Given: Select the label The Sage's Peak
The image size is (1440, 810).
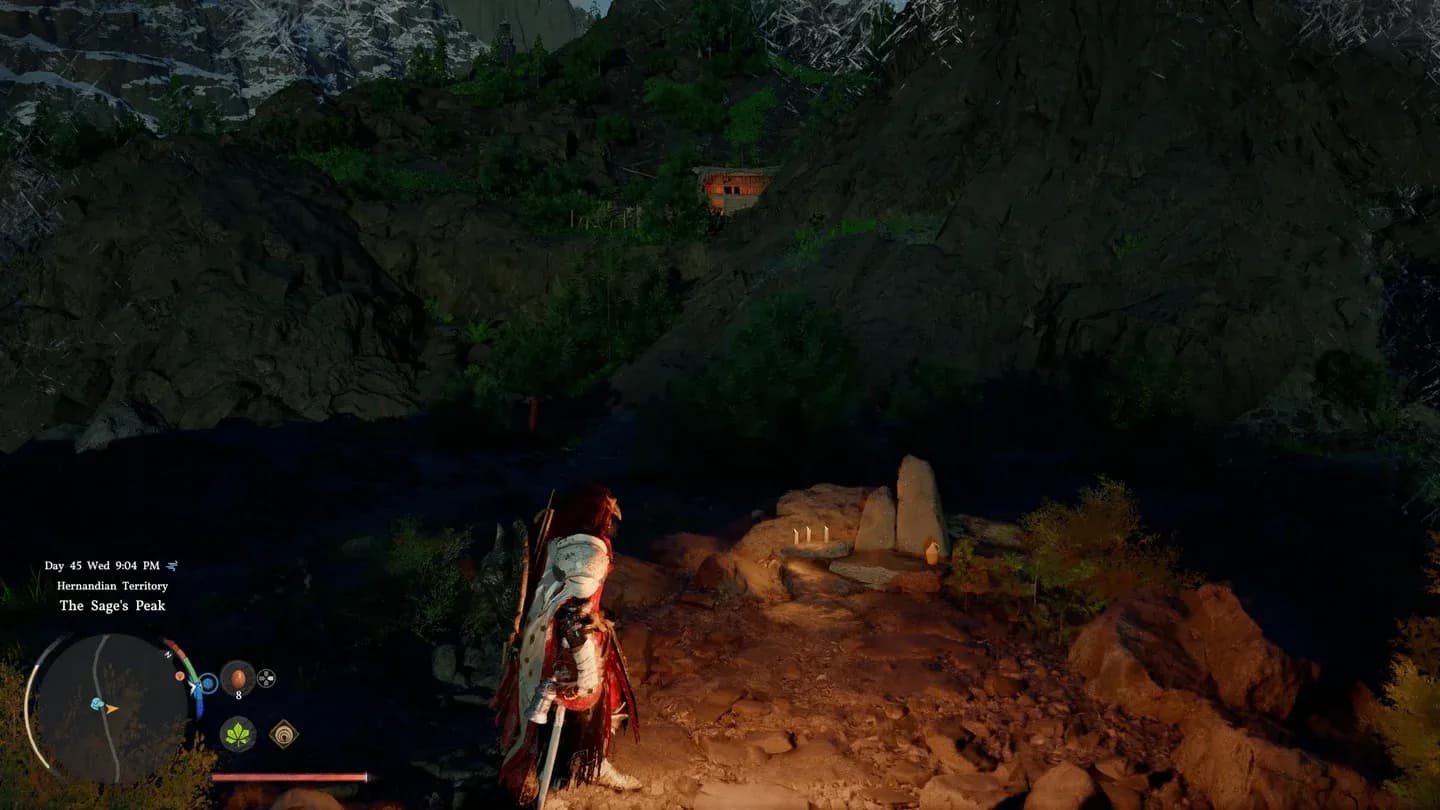Looking at the screenshot, I should (x=113, y=604).
